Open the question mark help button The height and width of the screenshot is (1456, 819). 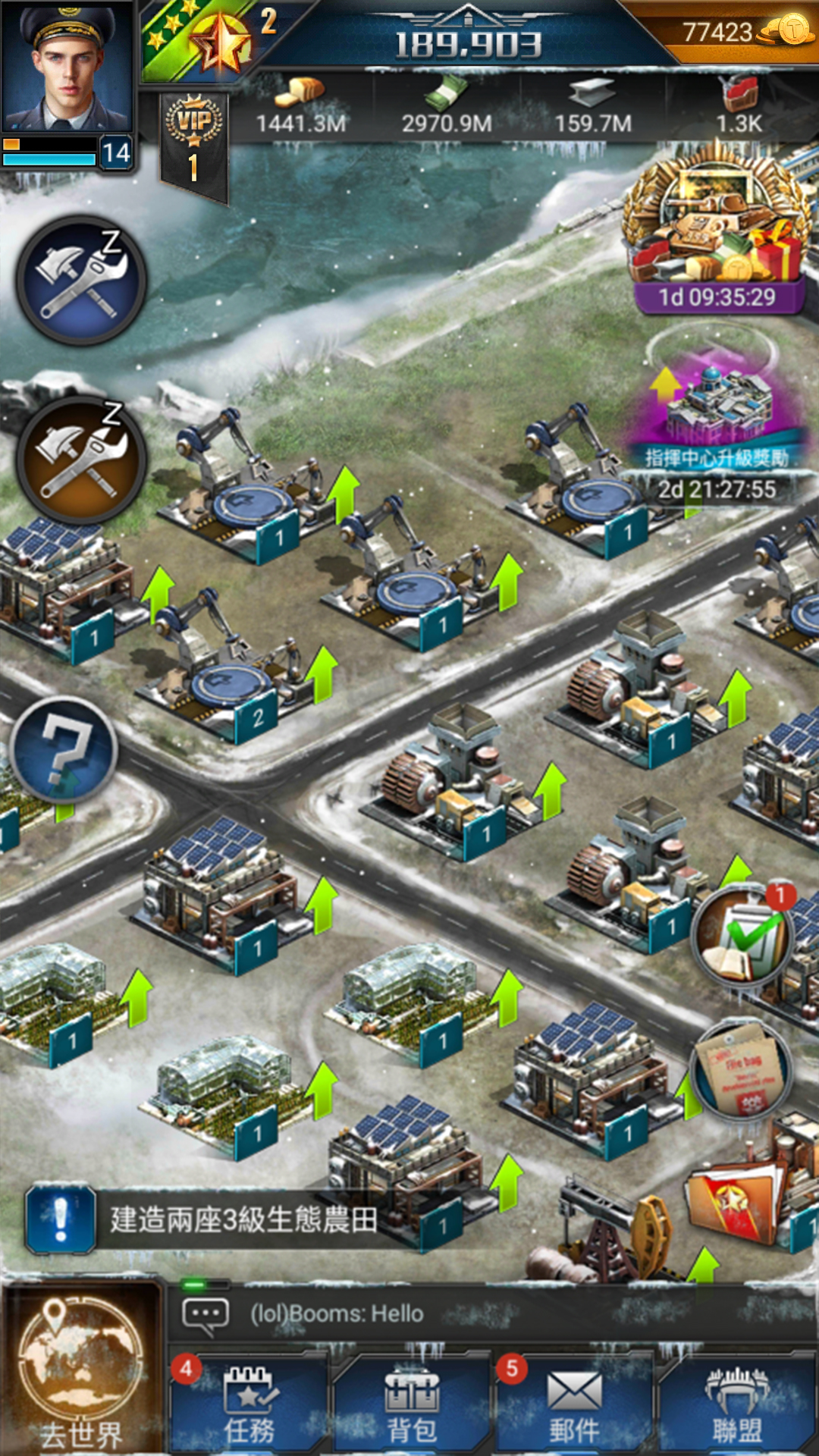click(x=65, y=749)
